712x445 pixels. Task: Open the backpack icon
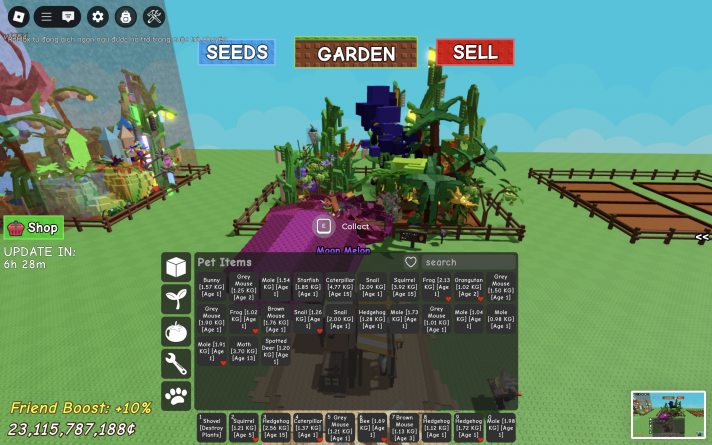coord(125,16)
